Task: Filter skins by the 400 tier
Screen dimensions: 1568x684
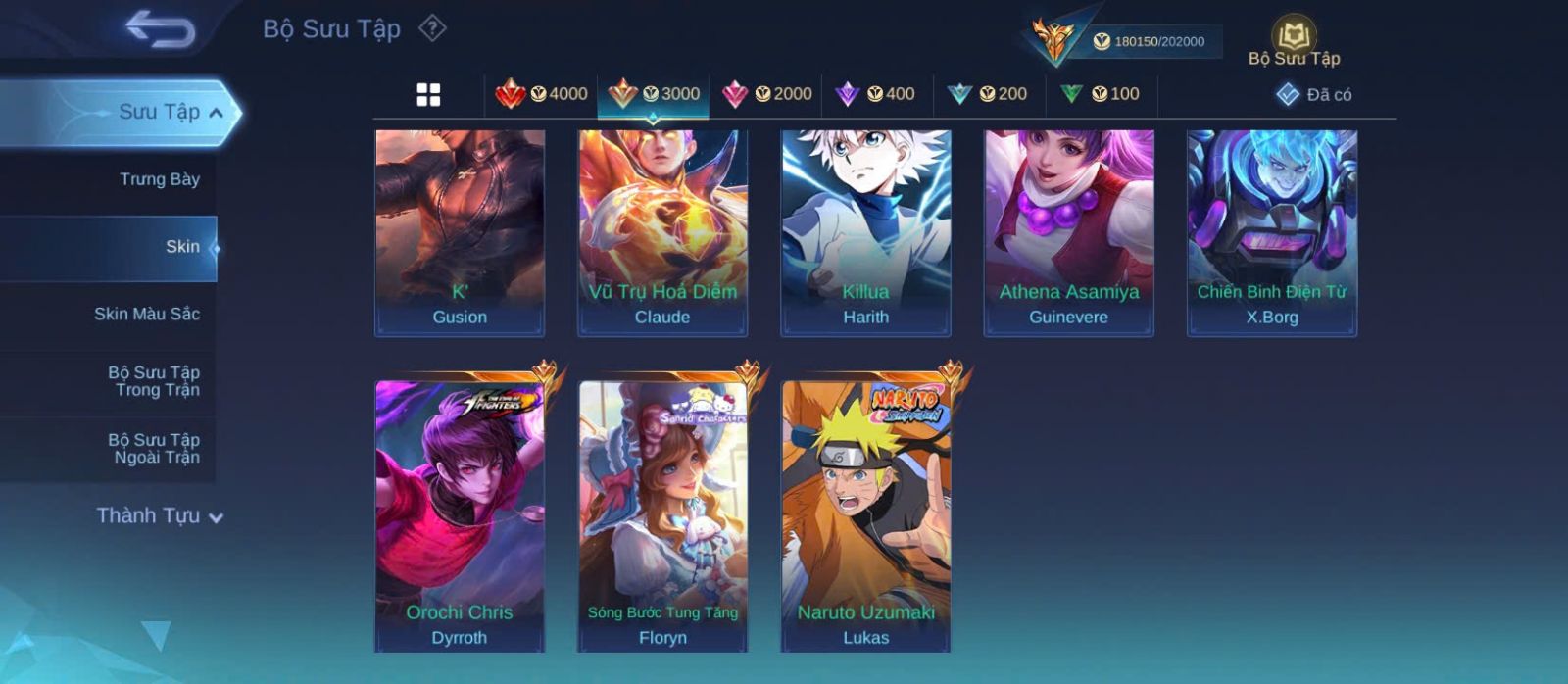Action: click(x=875, y=94)
